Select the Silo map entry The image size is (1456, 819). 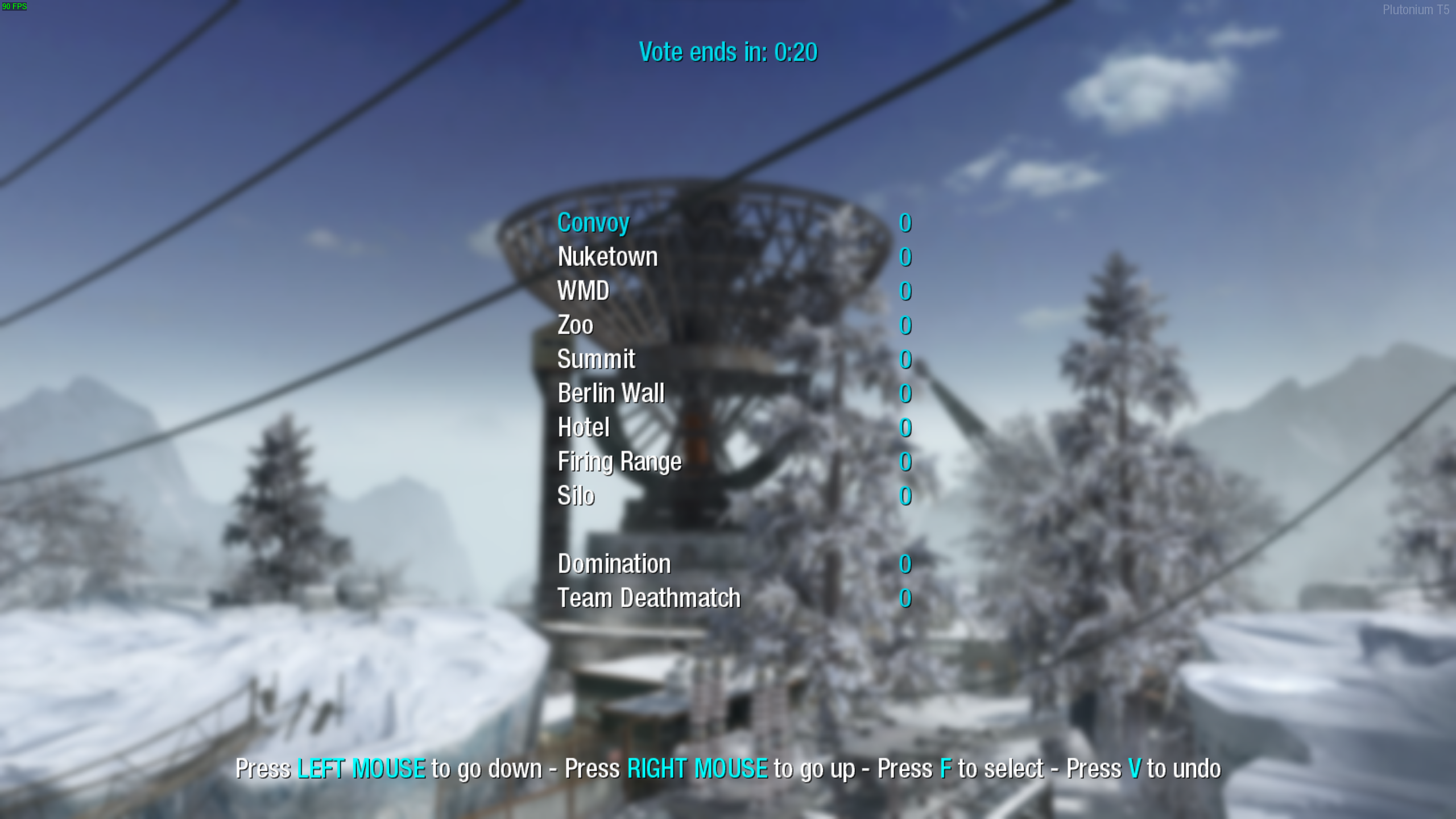pyautogui.click(x=576, y=496)
